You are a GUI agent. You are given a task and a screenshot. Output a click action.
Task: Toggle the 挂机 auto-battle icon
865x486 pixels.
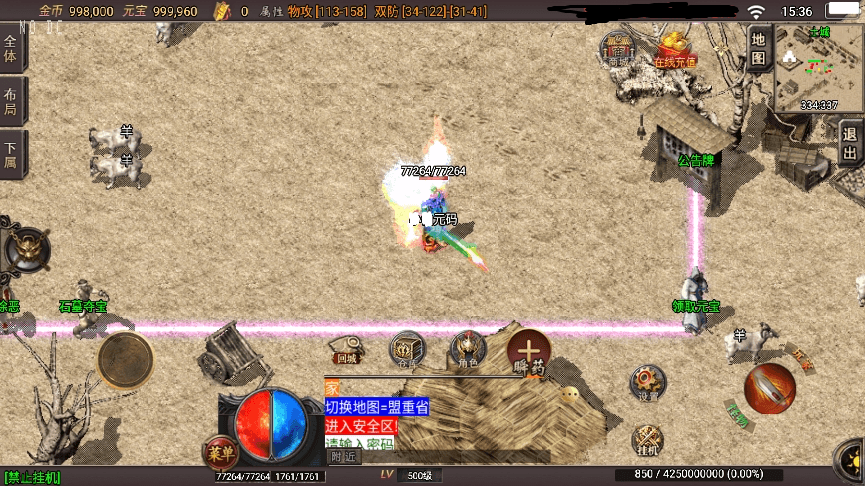tap(647, 440)
